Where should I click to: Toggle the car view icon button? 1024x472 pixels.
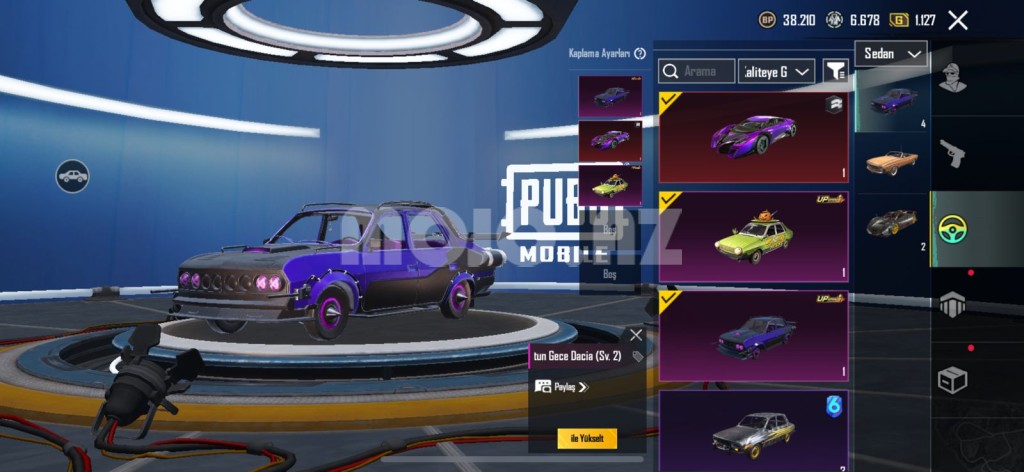click(x=72, y=177)
